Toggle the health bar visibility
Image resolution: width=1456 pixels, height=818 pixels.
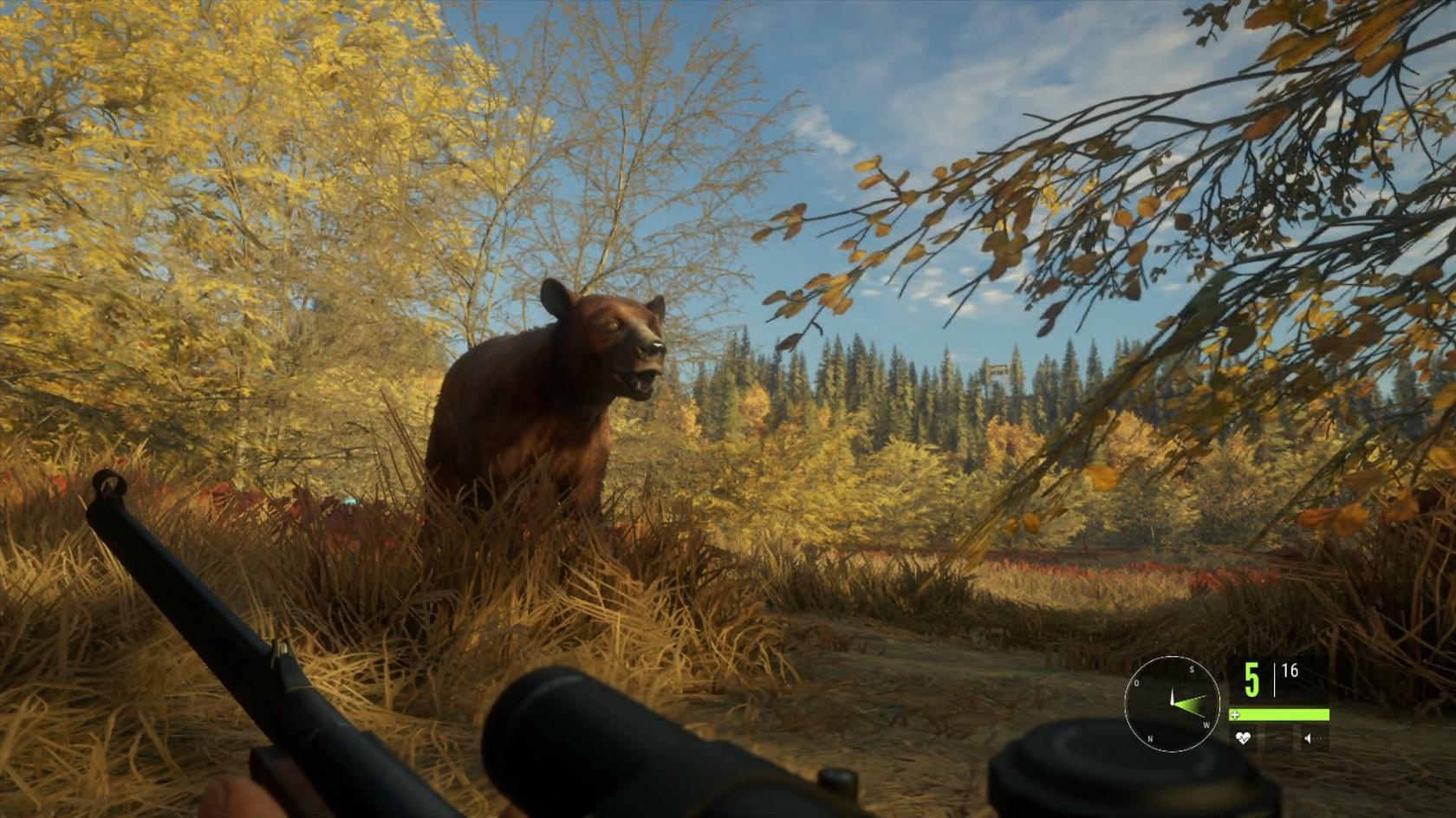(x=1280, y=715)
